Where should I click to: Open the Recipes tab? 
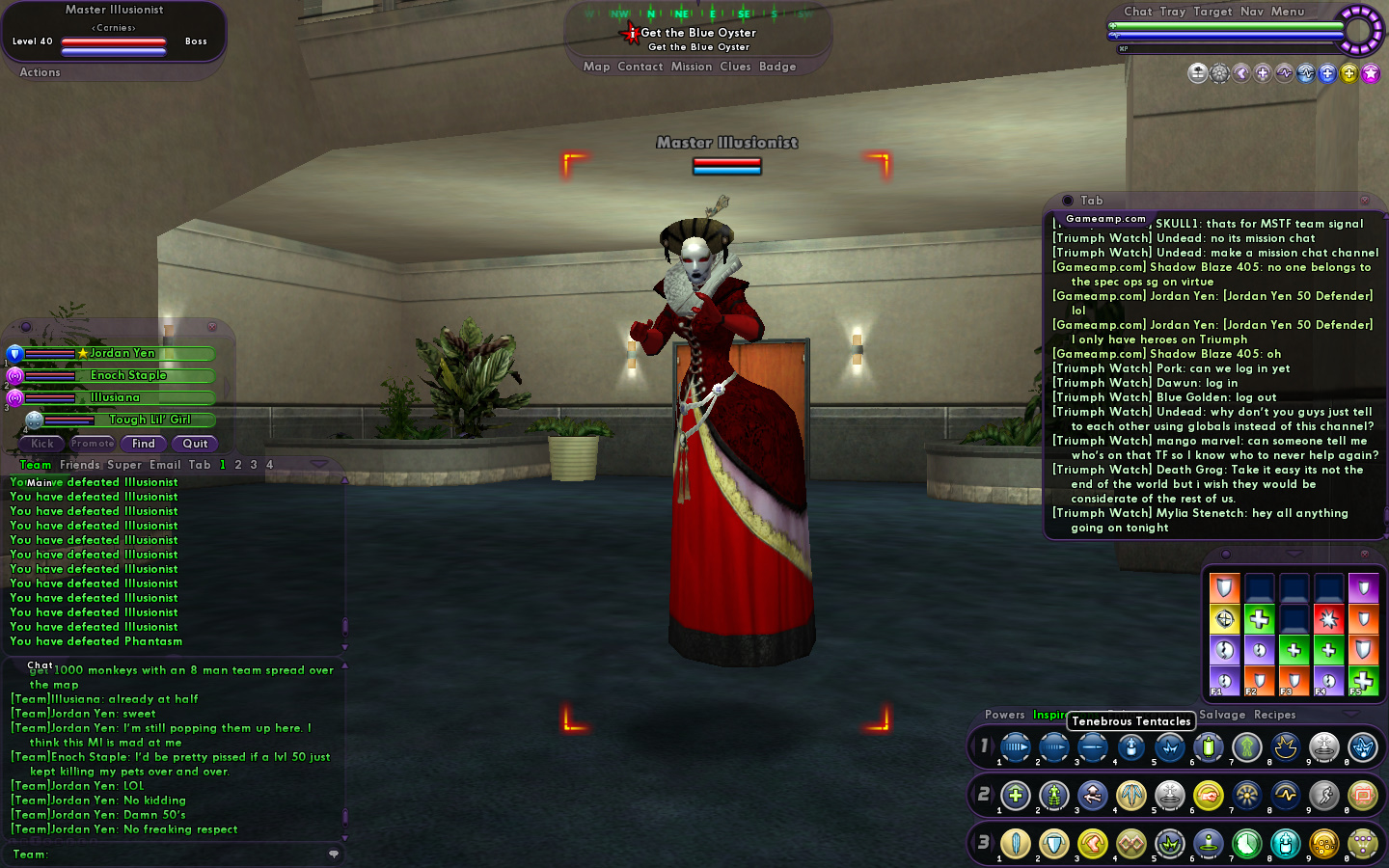coord(1274,715)
